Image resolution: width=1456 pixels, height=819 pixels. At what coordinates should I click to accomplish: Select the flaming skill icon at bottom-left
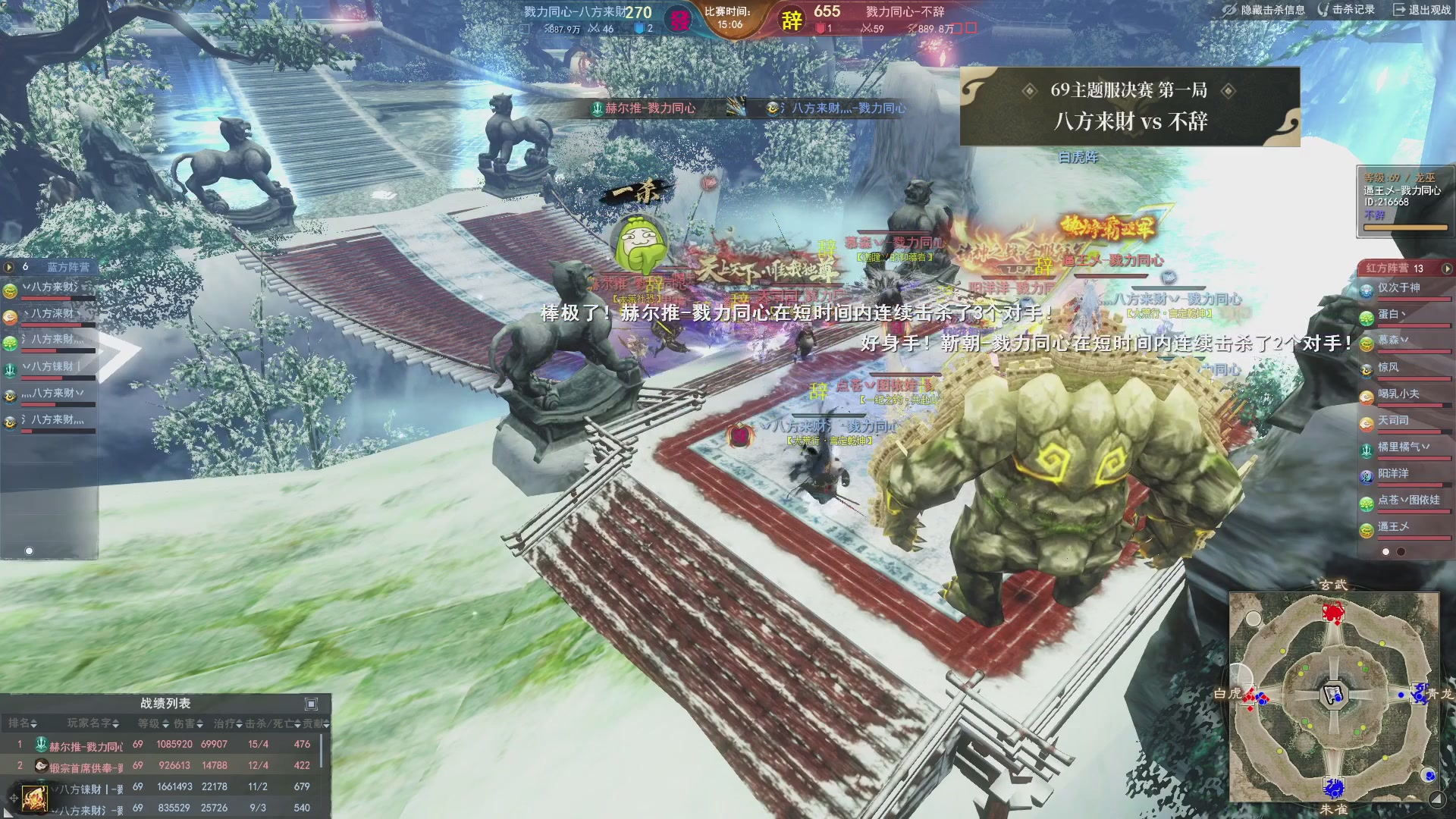[x=34, y=799]
